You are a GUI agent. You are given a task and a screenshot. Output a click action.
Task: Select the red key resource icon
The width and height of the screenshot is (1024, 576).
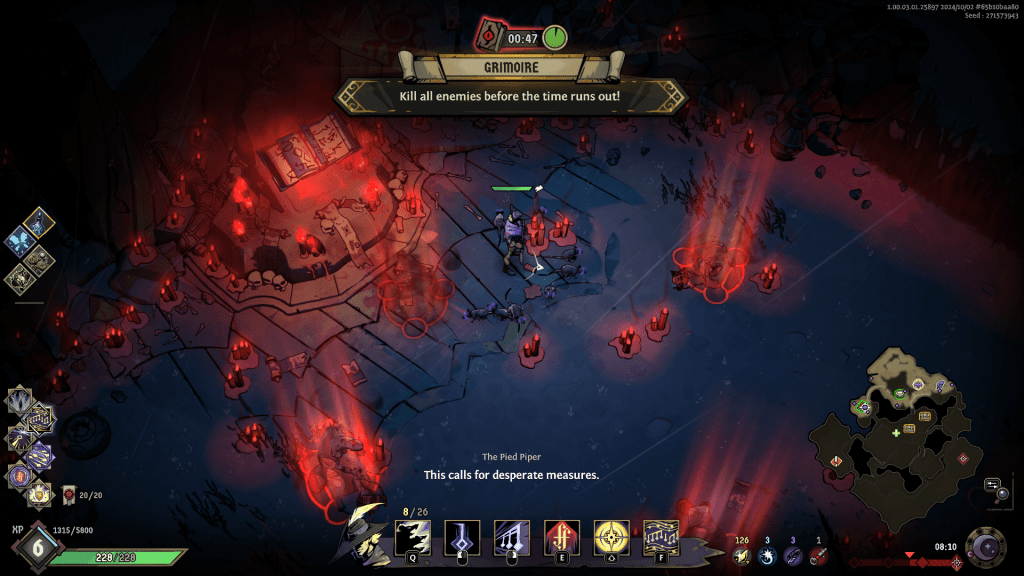tap(818, 557)
